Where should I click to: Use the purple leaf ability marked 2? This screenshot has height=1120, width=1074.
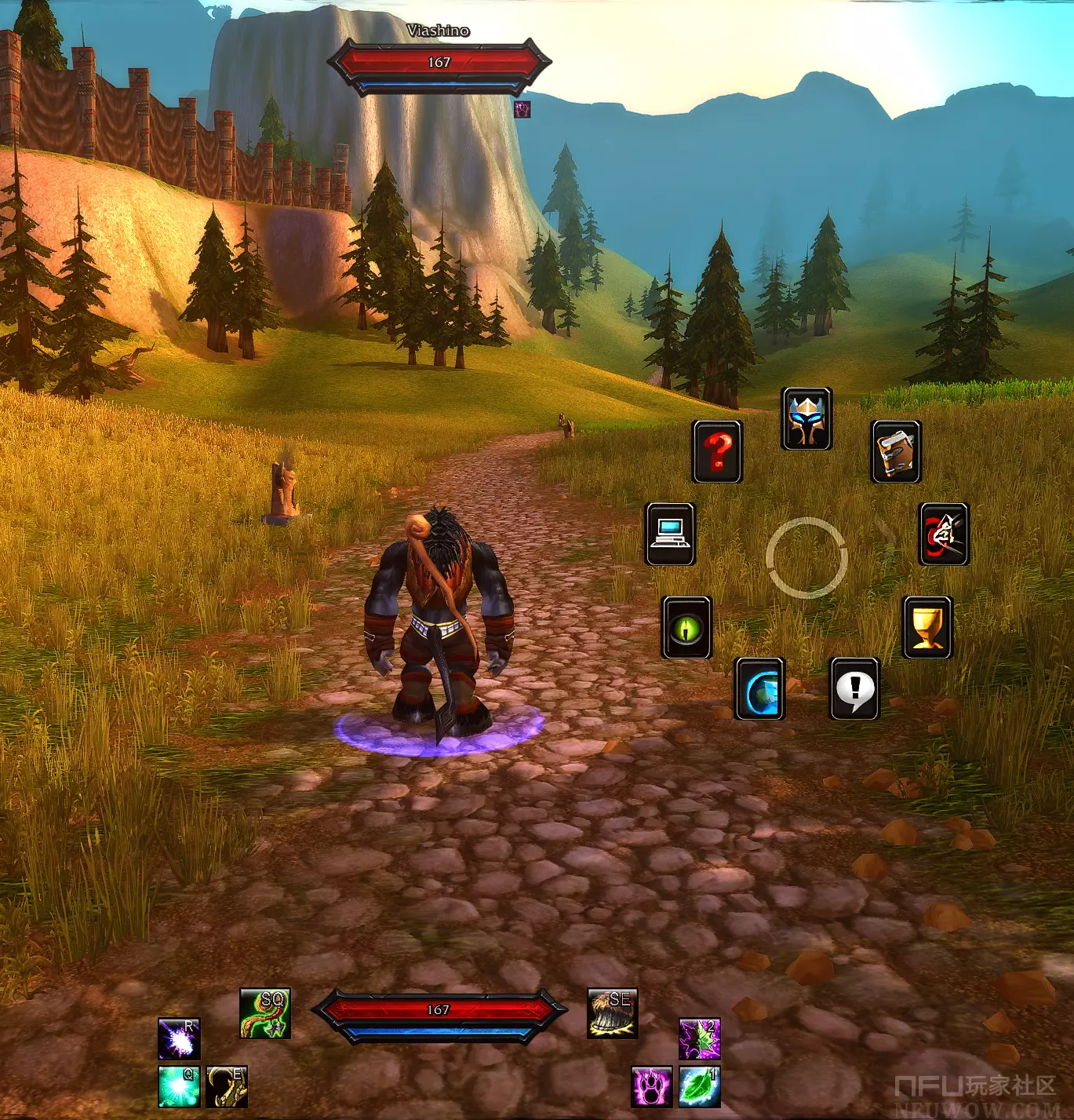(699, 1038)
